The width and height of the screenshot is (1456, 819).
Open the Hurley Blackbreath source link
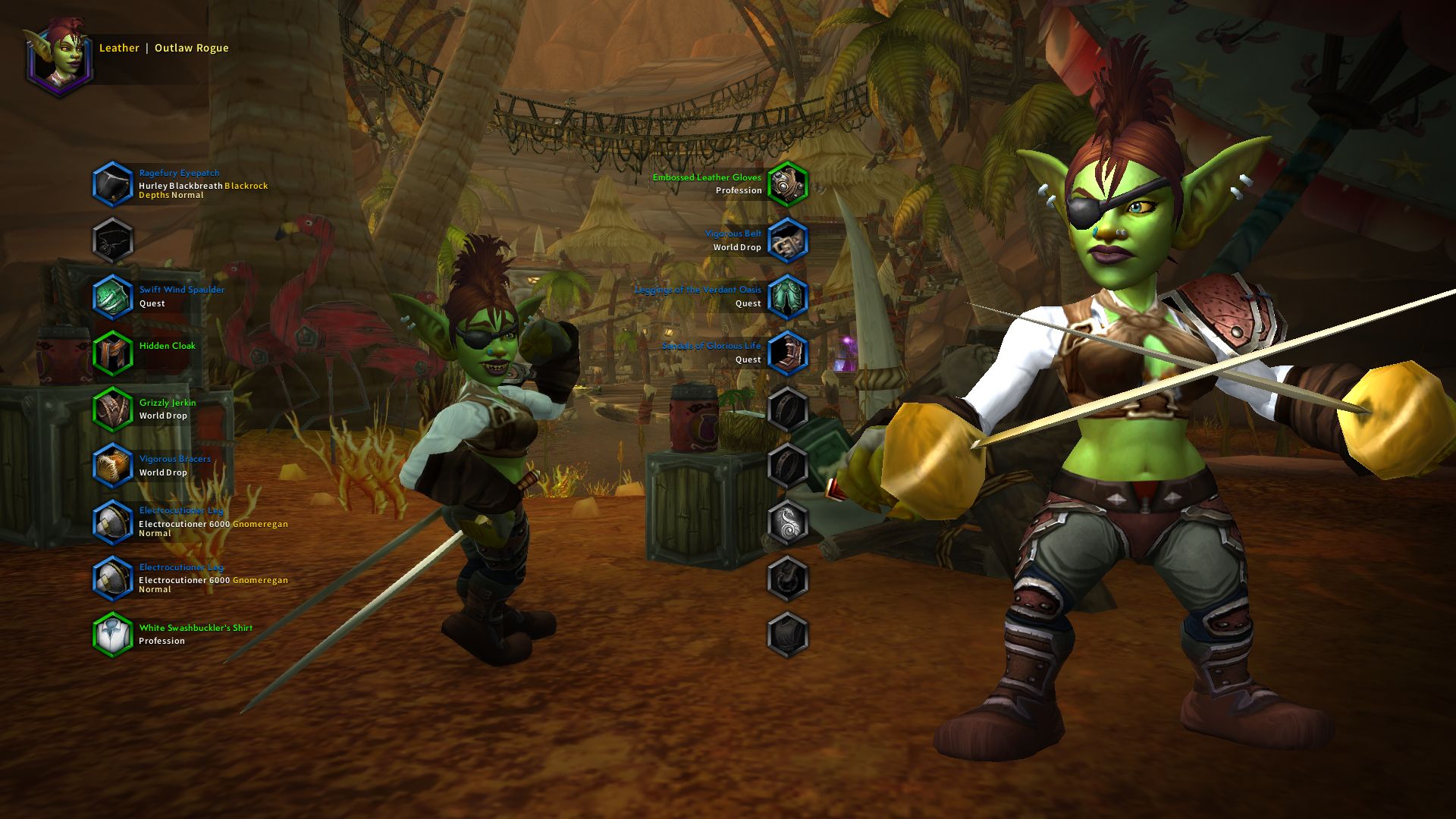click(180, 184)
